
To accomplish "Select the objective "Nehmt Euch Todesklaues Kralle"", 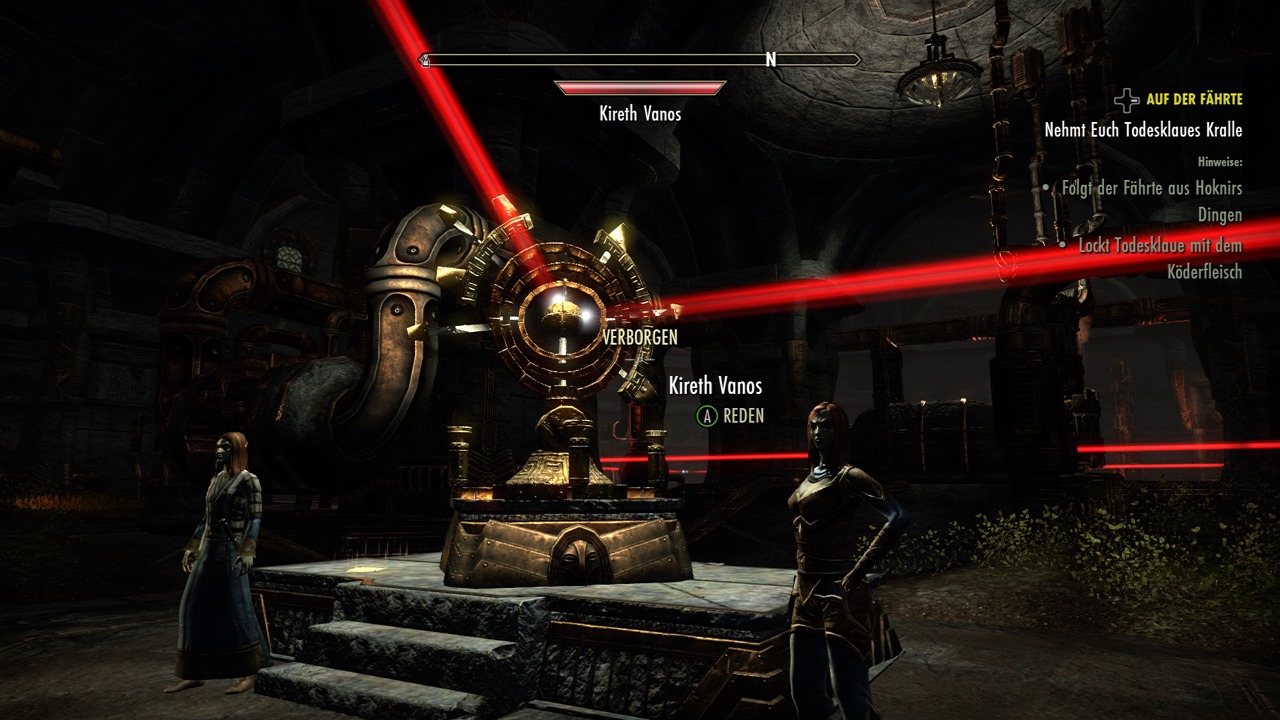I will [1143, 130].
